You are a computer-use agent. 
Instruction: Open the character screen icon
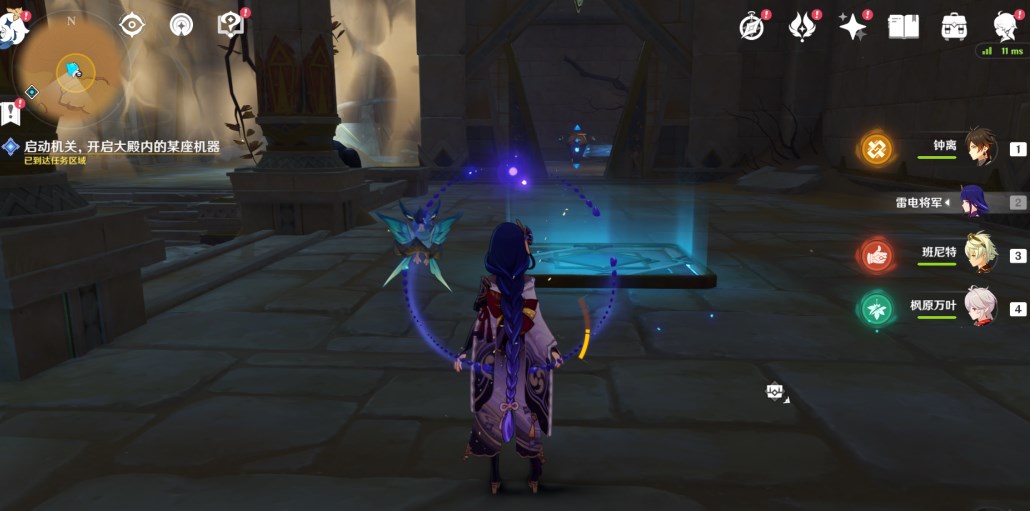[x=1005, y=27]
